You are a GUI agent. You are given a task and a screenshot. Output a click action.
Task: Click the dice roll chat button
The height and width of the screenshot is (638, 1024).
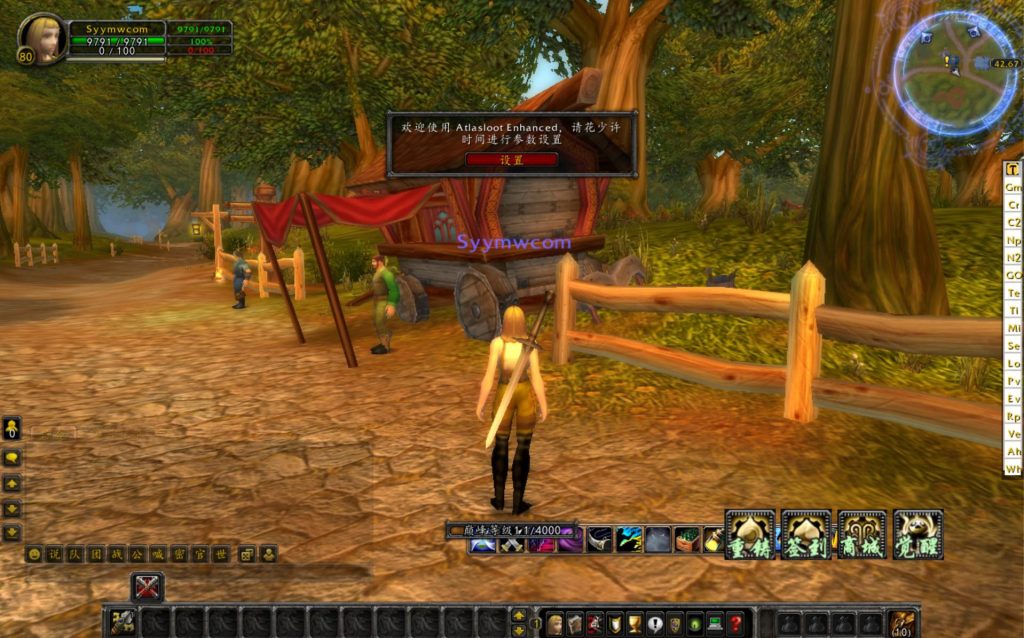(x=246, y=553)
